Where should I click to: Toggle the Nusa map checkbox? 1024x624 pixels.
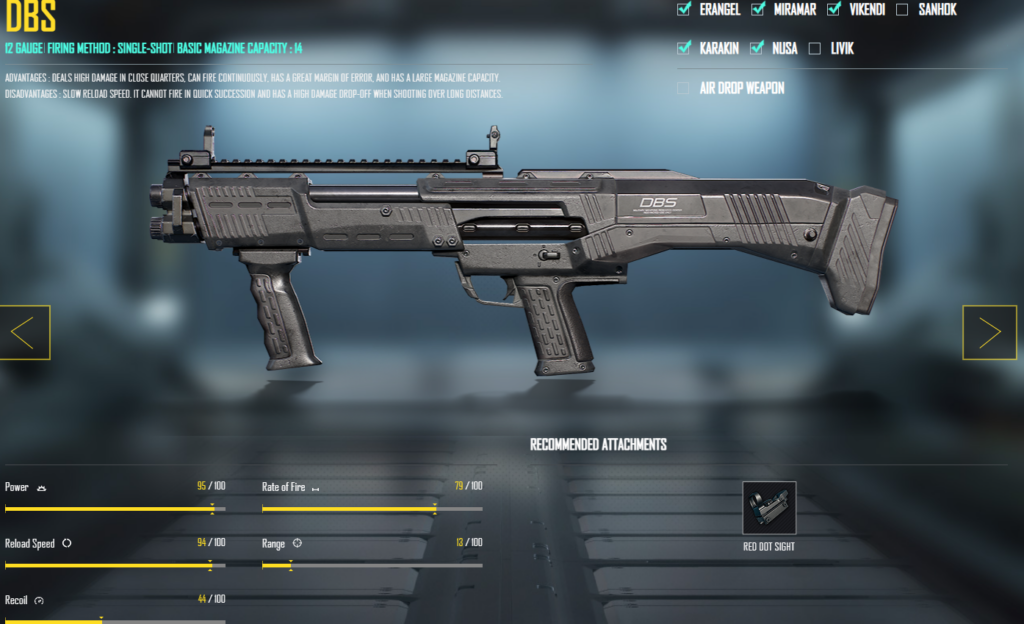758,48
